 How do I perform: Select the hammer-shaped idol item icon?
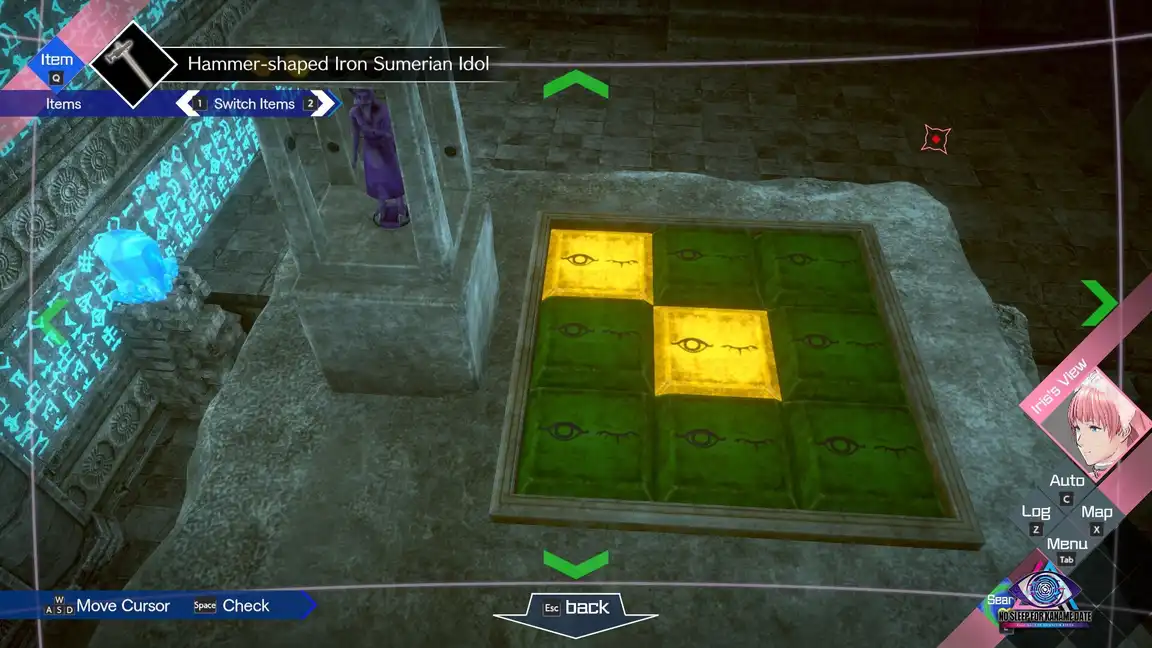click(x=133, y=64)
